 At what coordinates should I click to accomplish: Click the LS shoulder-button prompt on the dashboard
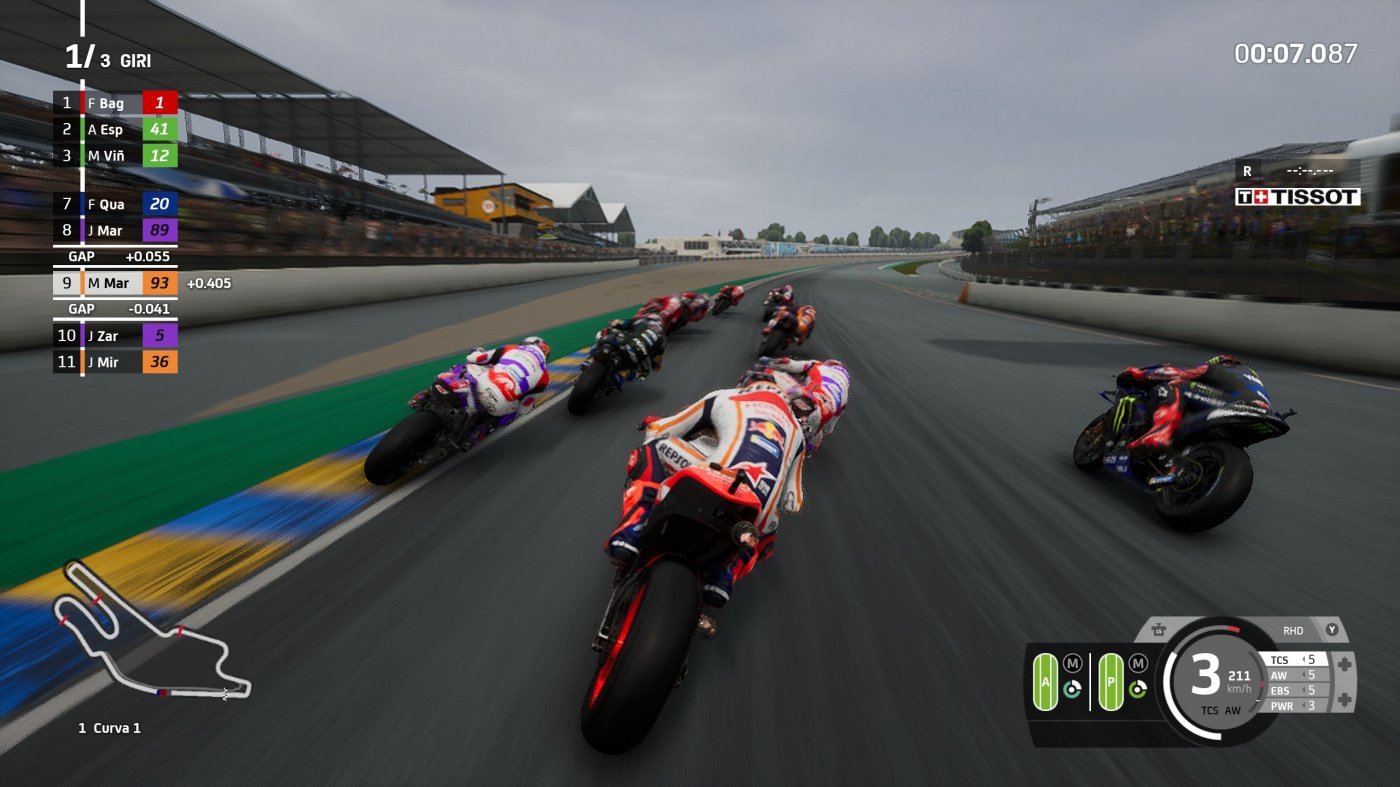pos(1158,630)
